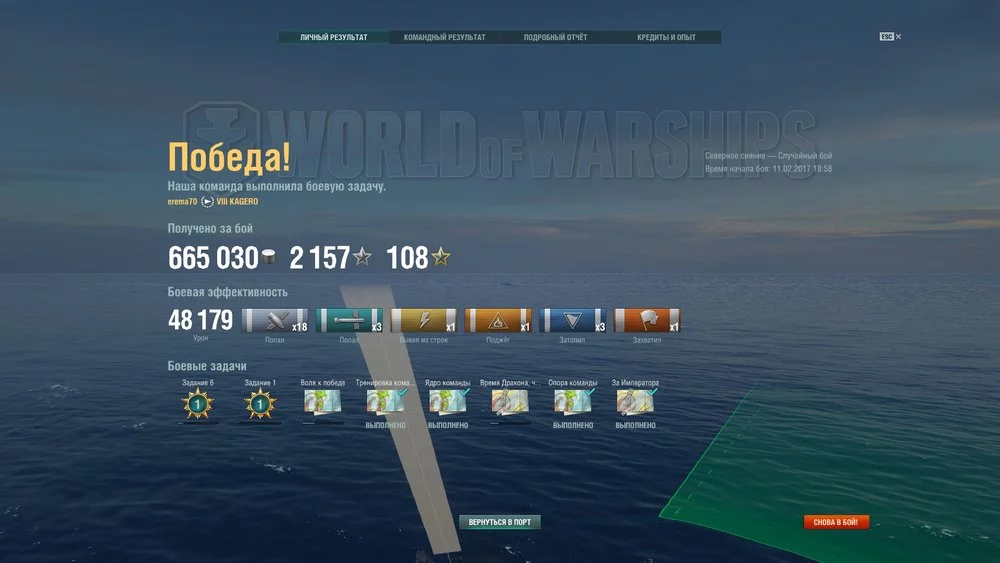This screenshot has width=1000, height=563.
Task: Select the shell hits ribbon x18
Action: 276,321
